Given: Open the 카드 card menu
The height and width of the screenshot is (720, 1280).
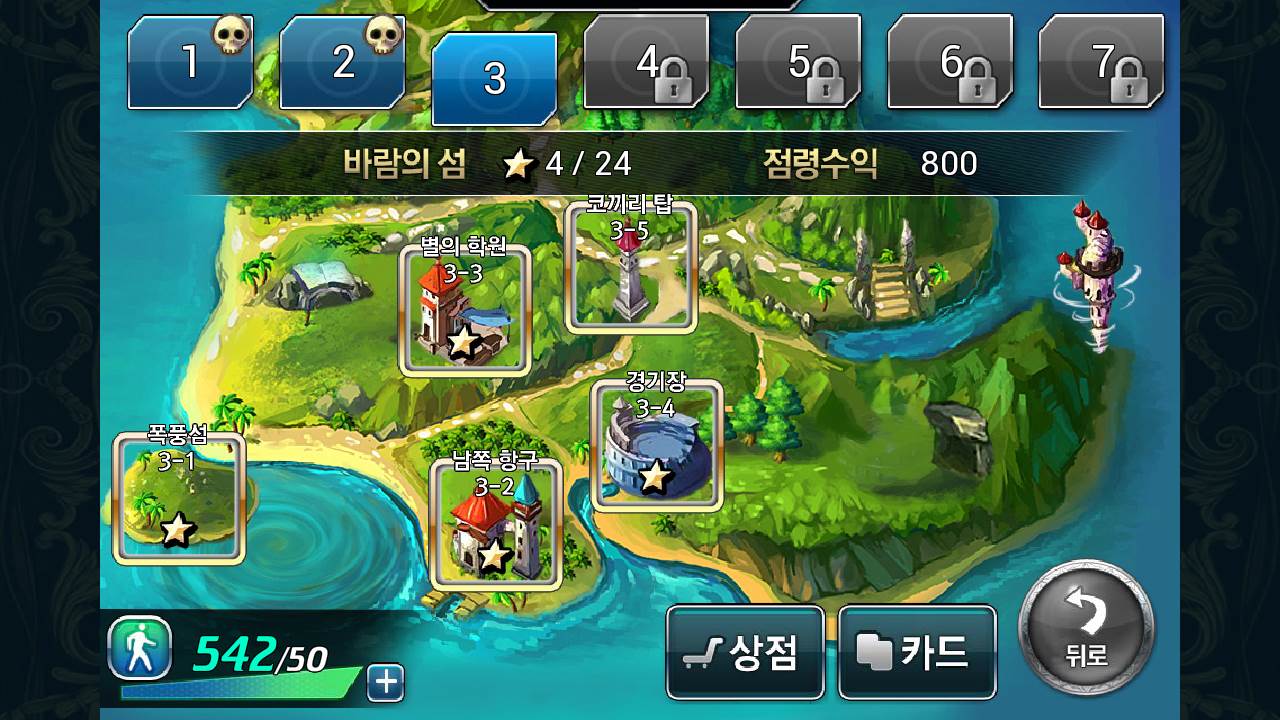Looking at the screenshot, I should pos(917,652).
